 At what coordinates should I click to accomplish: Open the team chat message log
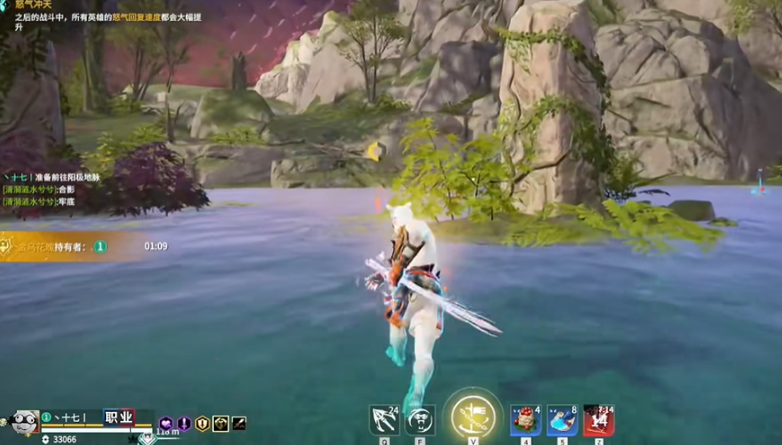(x=52, y=189)
